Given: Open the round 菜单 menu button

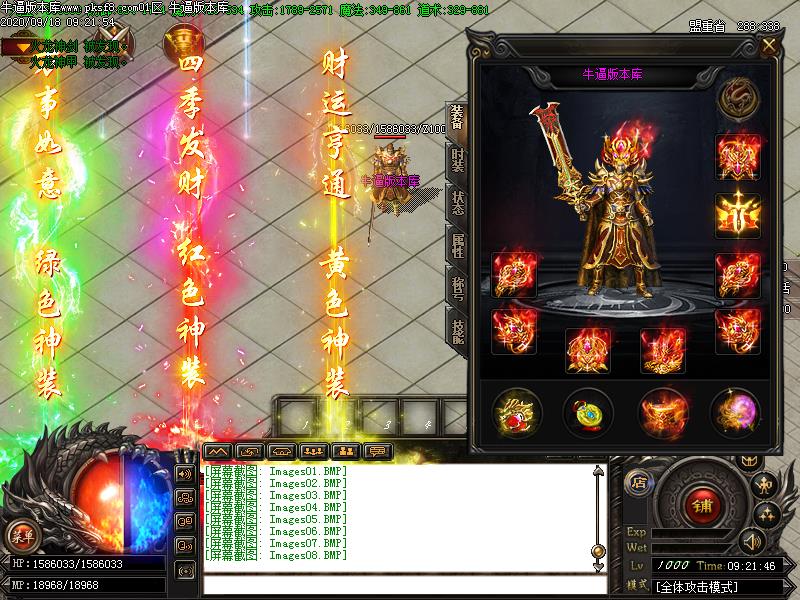Looking at the screenshot, I should [22, 534].
